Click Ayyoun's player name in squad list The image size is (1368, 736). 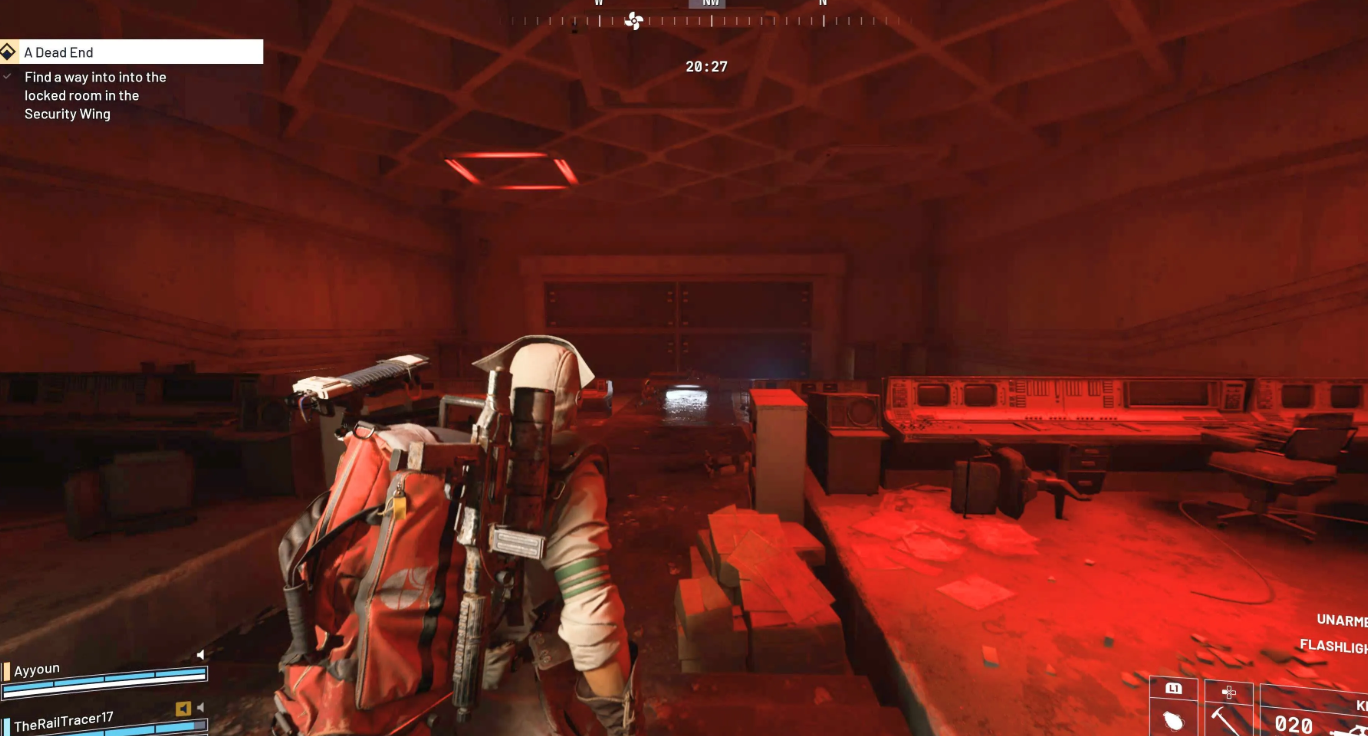37,670
